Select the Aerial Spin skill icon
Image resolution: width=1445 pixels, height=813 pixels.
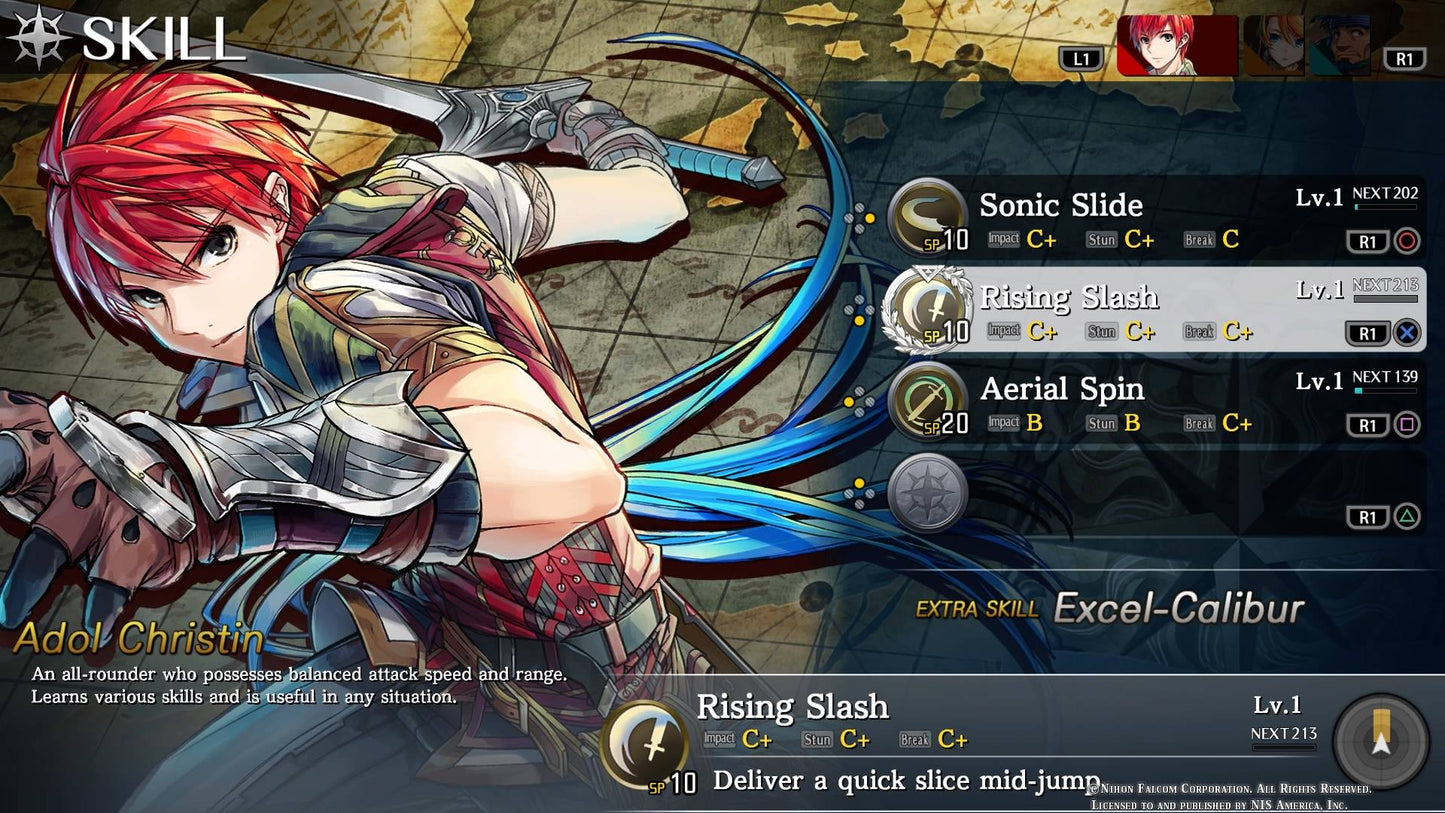click(925, 399)
